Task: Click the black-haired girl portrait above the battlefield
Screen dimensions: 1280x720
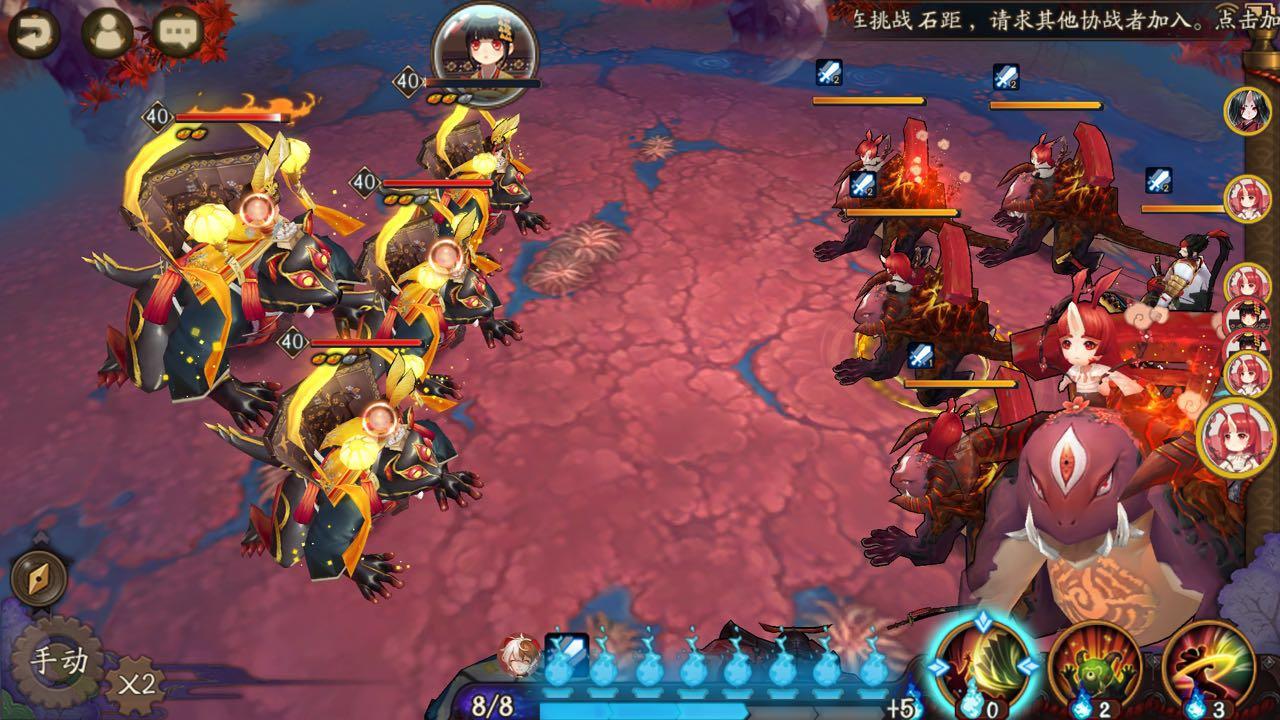Action: tap(484, 47)
